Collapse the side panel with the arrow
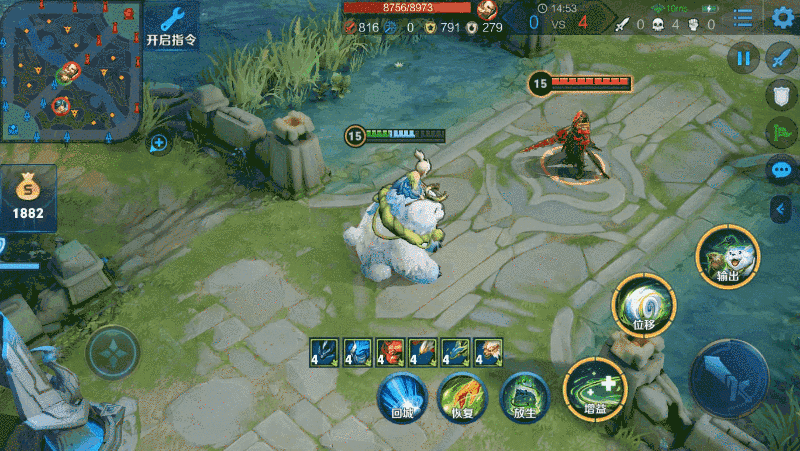This screenshot has height=451, width=800. [x=781, y=208]
